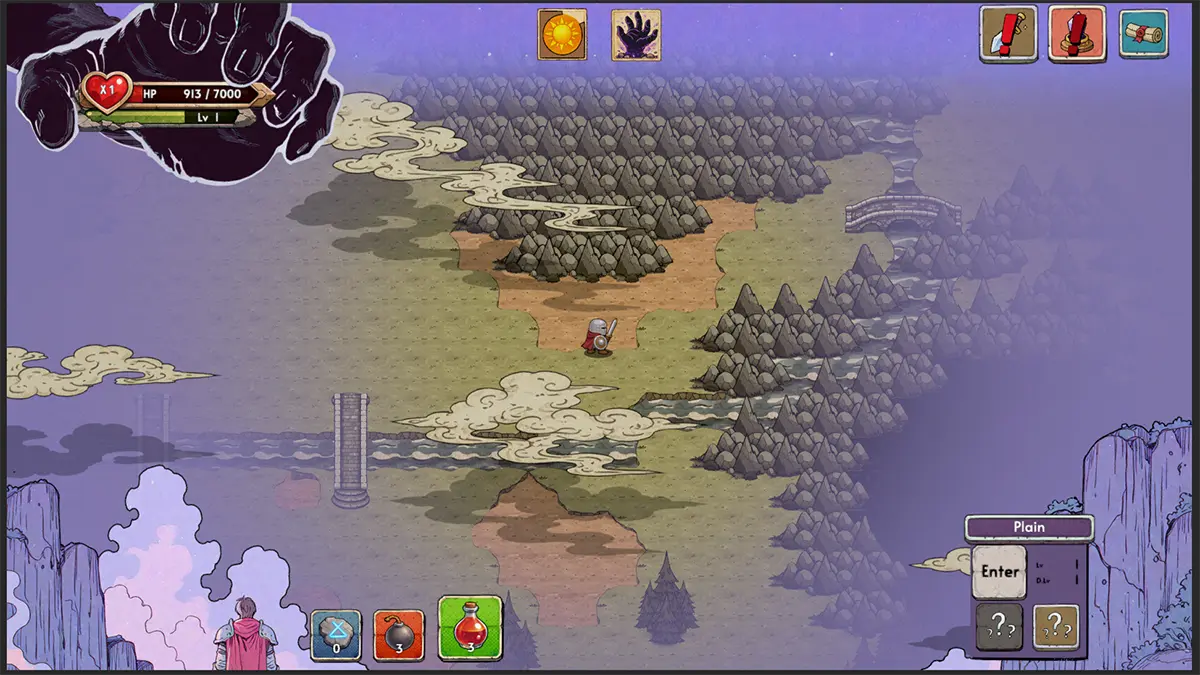The height and width of the screenshot is (675, 1200).
Task: Click the dark purple hand icon
Action: pos(636,35)
